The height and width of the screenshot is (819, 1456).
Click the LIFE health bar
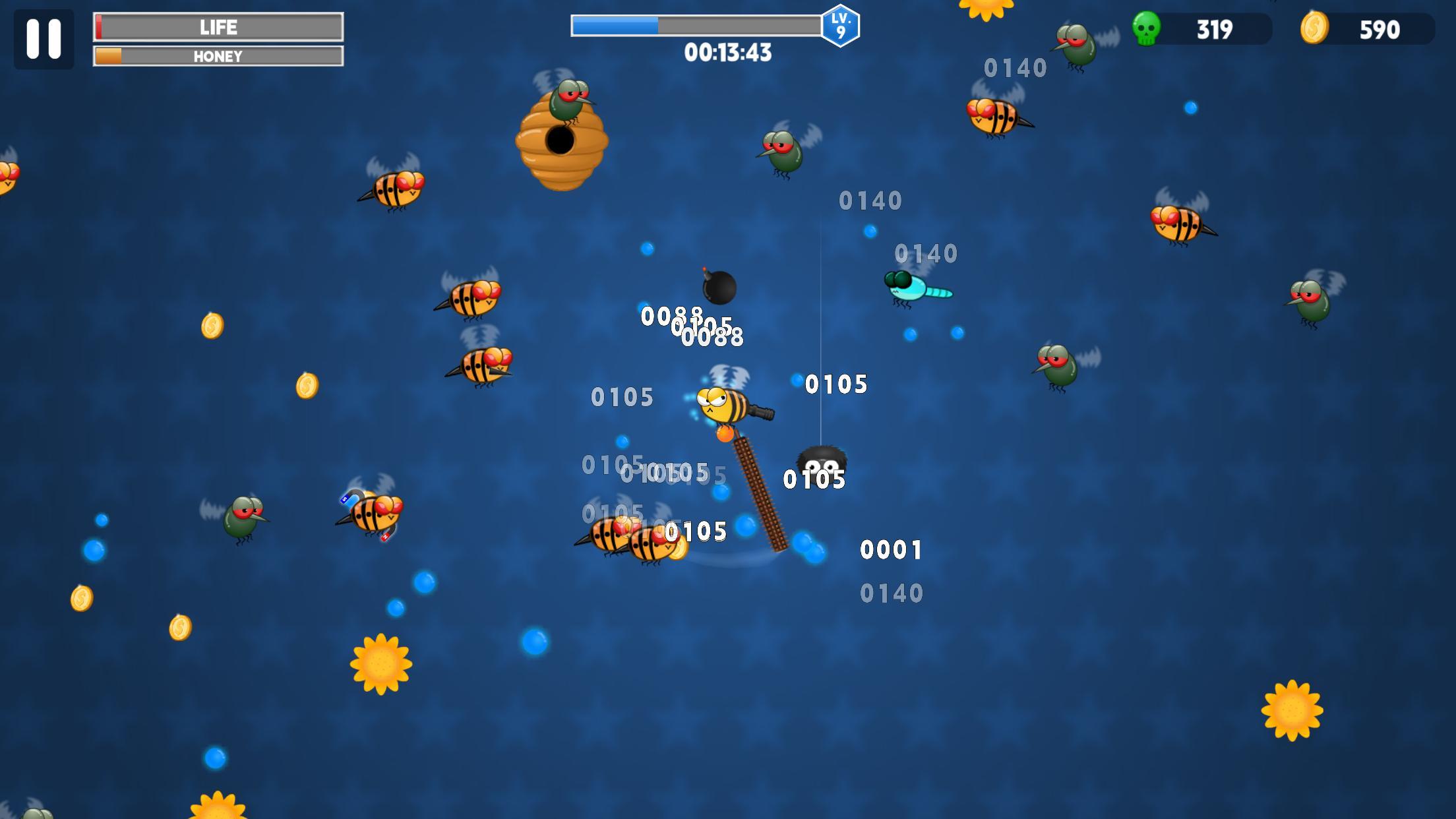click(218, 27)
